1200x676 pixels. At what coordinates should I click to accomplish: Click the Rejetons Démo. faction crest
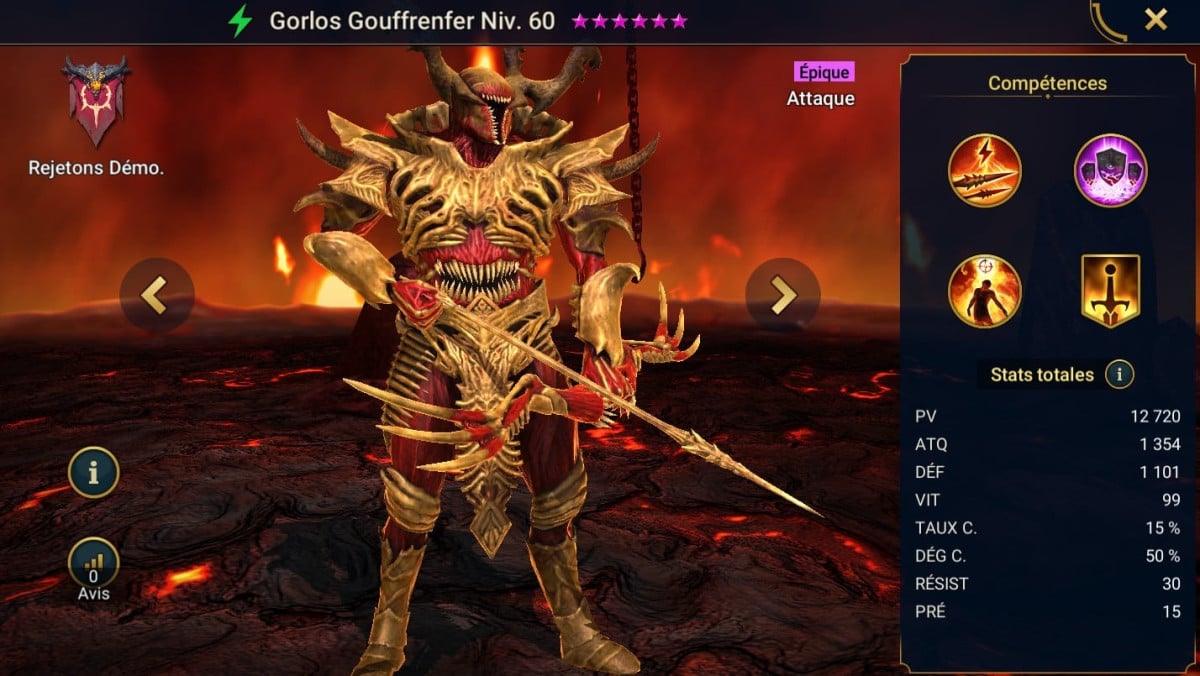[x=96, y=102]
